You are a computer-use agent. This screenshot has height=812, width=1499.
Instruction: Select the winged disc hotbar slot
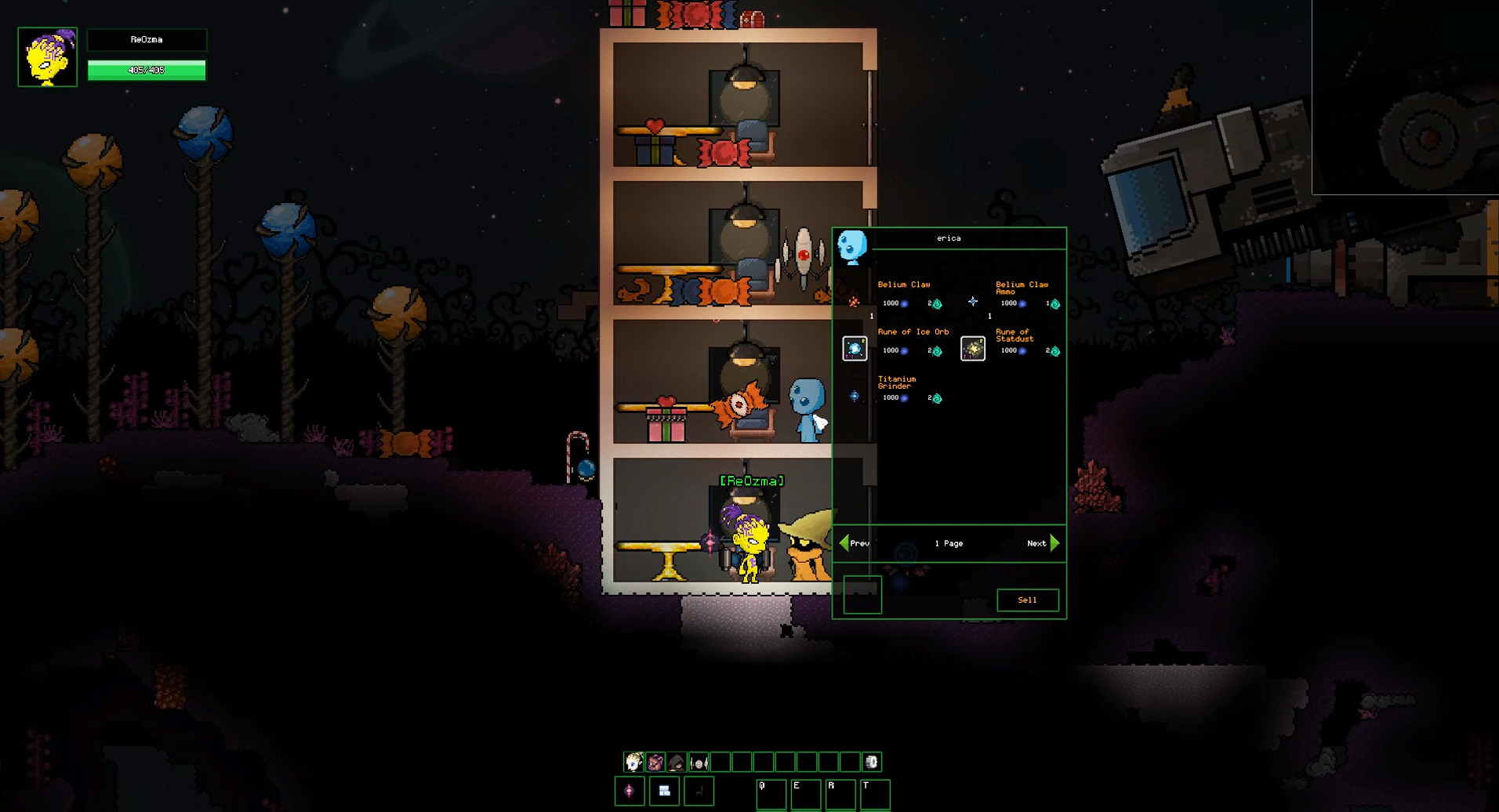(699, 762)
